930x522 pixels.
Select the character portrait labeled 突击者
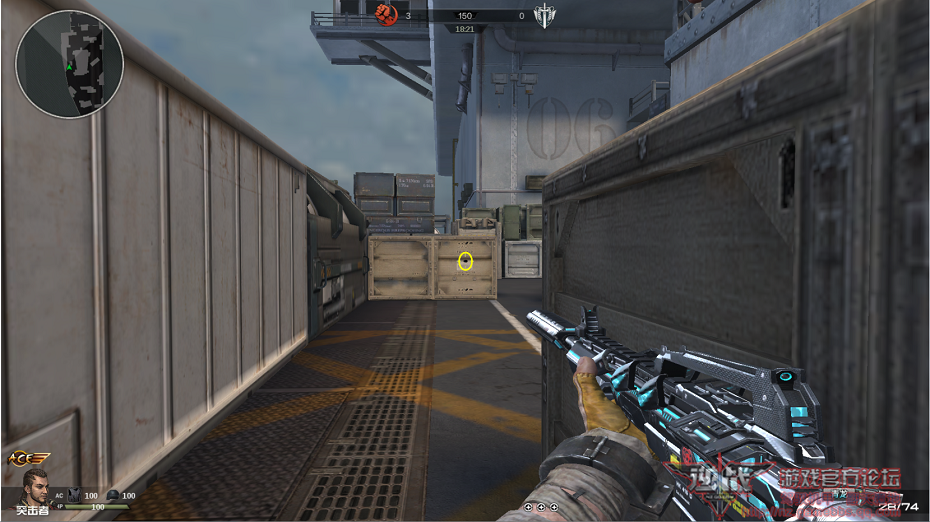click(37, 489)
